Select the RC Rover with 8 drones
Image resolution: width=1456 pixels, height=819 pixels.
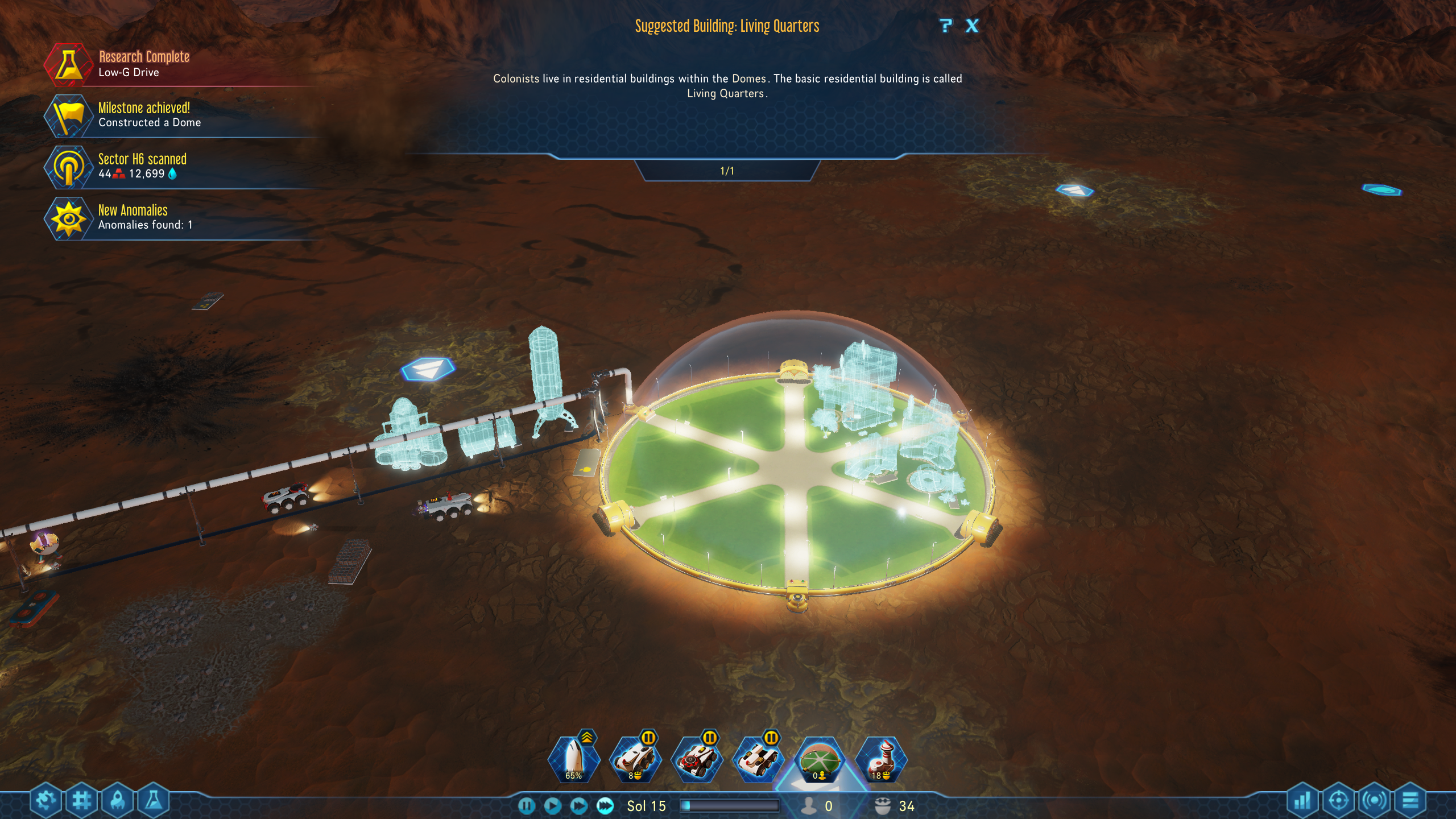pos(635,759)
